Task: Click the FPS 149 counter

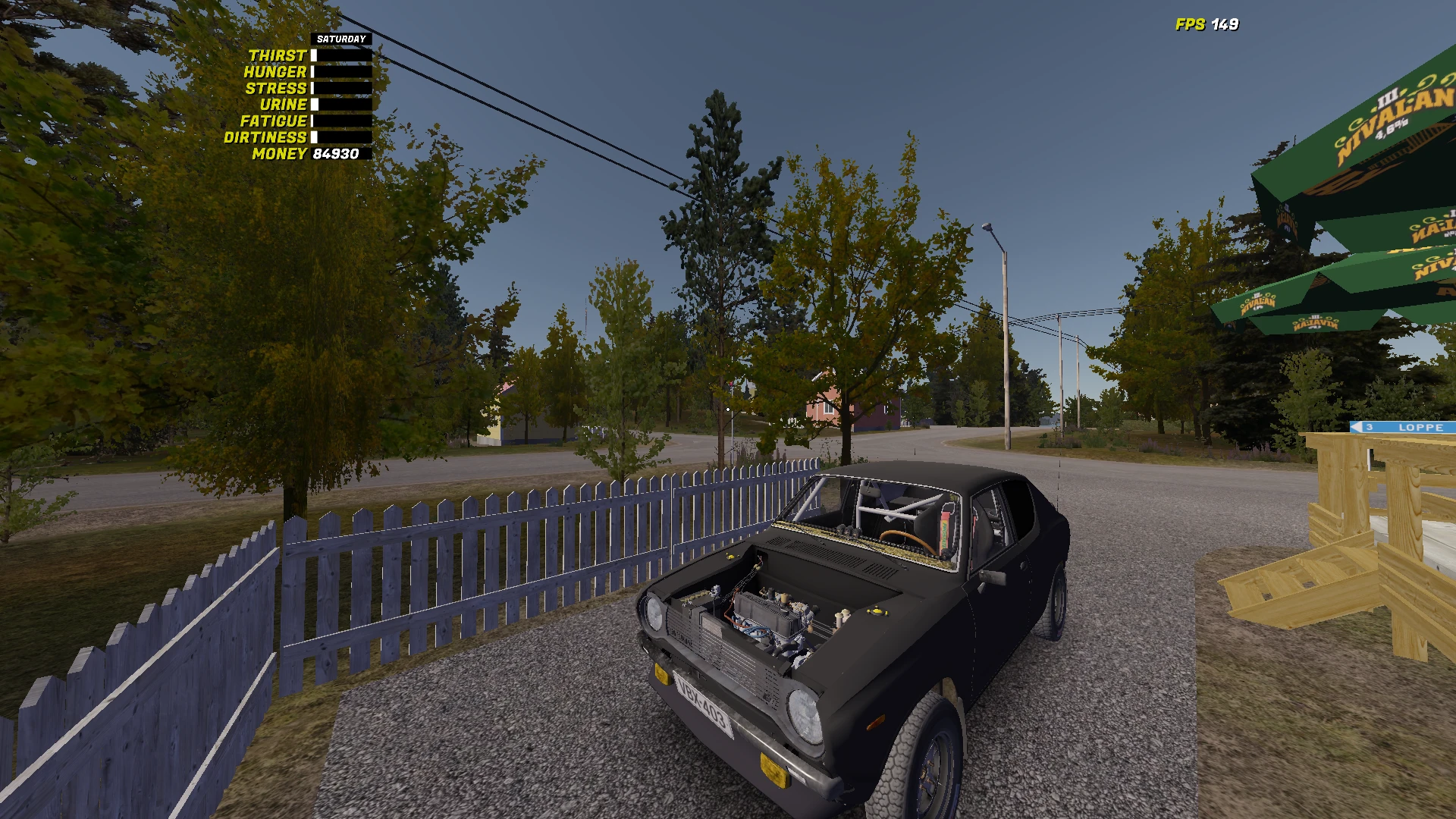Action: click(1206, 24)
